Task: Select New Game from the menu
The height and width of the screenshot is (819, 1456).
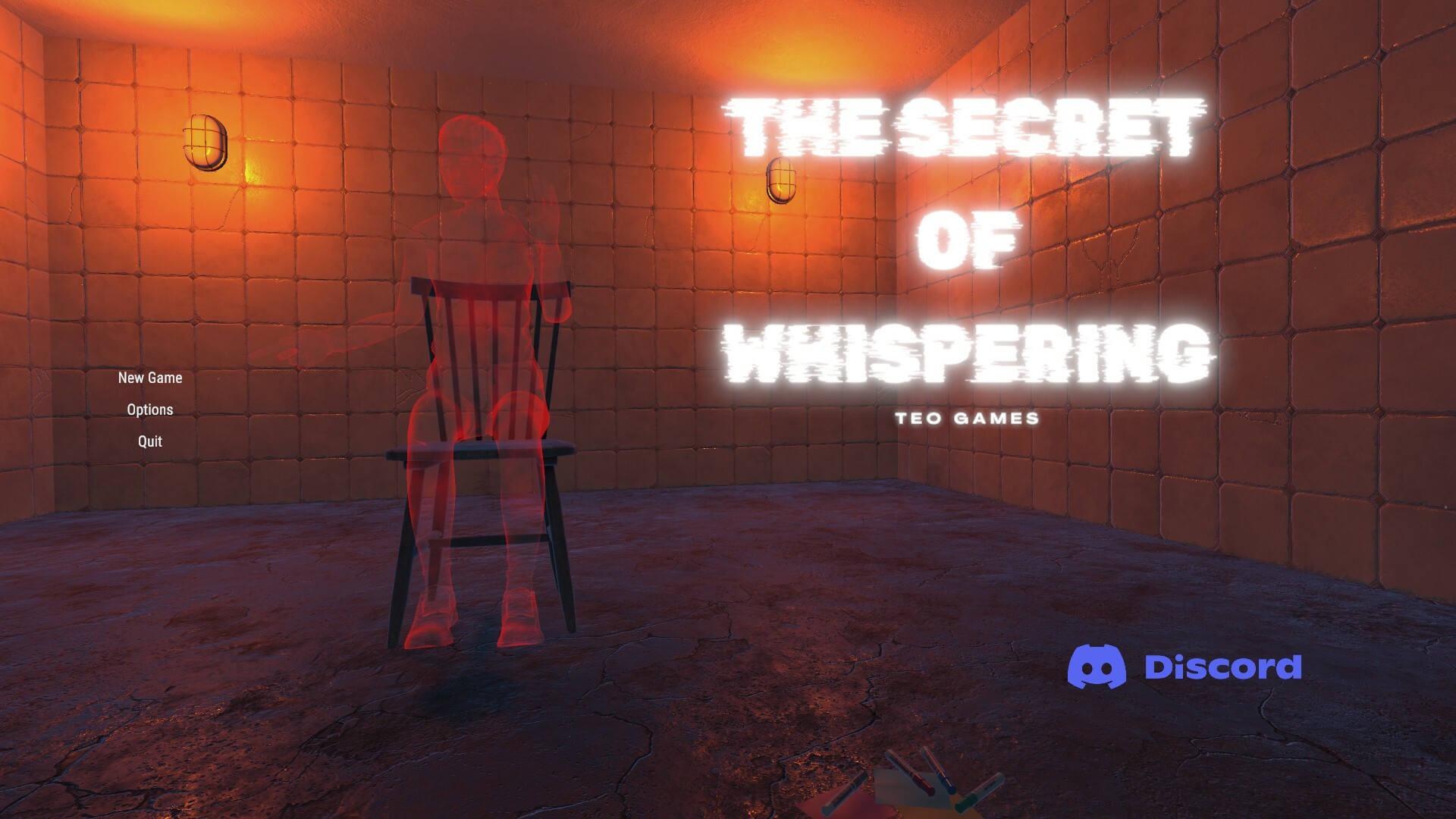Action: pos(151,378)
